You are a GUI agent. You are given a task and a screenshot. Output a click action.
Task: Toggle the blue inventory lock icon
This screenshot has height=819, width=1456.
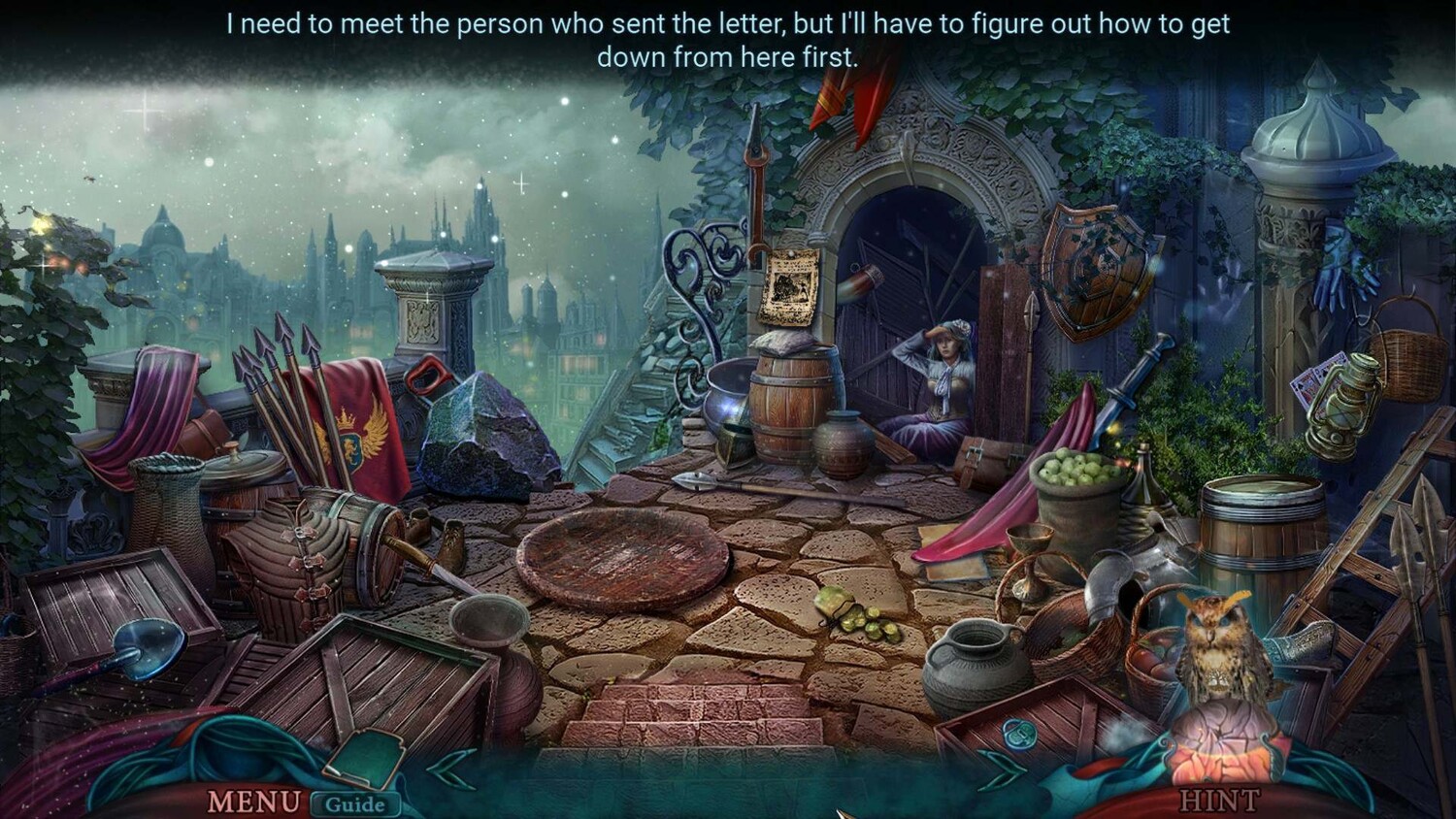pyautogui.click(x=1017, y=735)
